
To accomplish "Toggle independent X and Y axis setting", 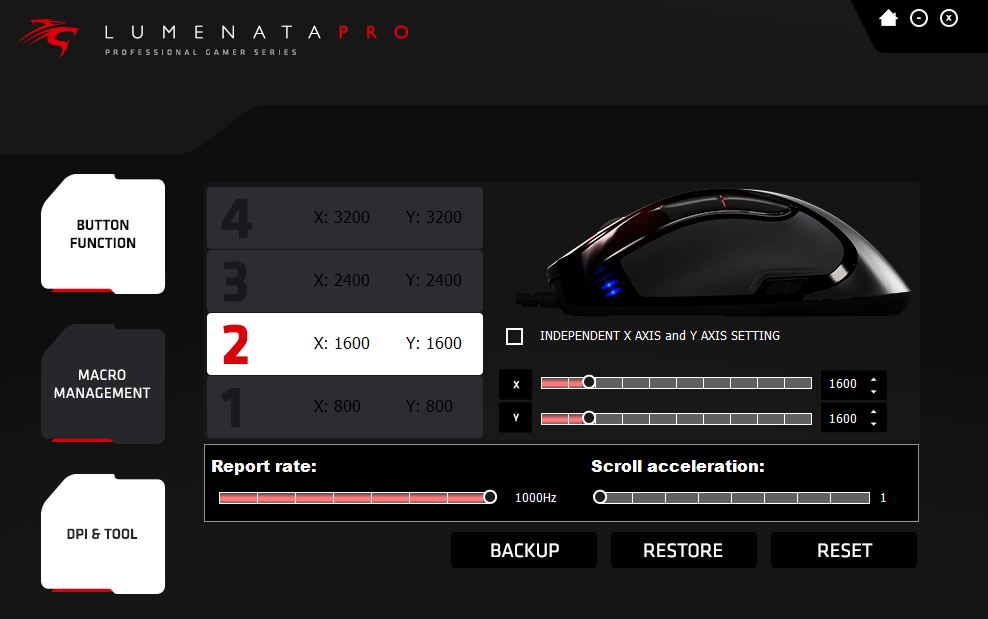I will pyautogui.click(x=515, y=336).
